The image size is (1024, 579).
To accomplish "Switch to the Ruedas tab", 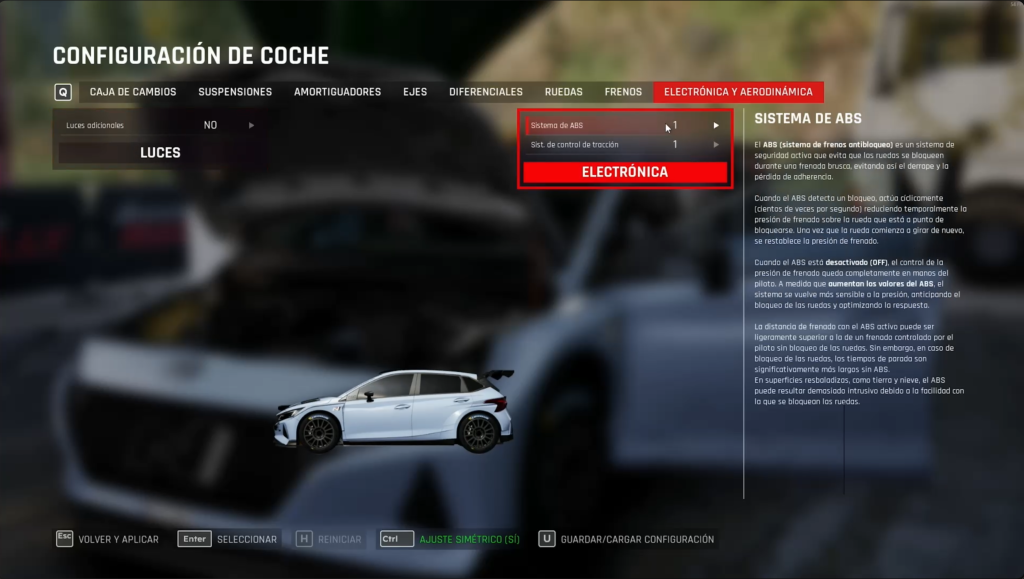I will point(563,92).
